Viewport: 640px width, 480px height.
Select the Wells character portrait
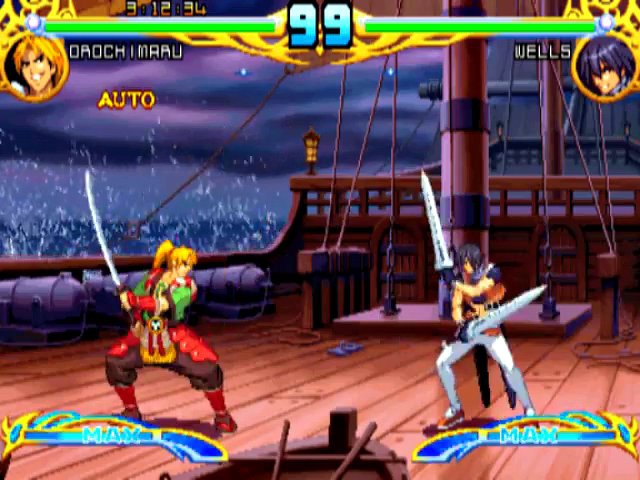coord(604,64)
